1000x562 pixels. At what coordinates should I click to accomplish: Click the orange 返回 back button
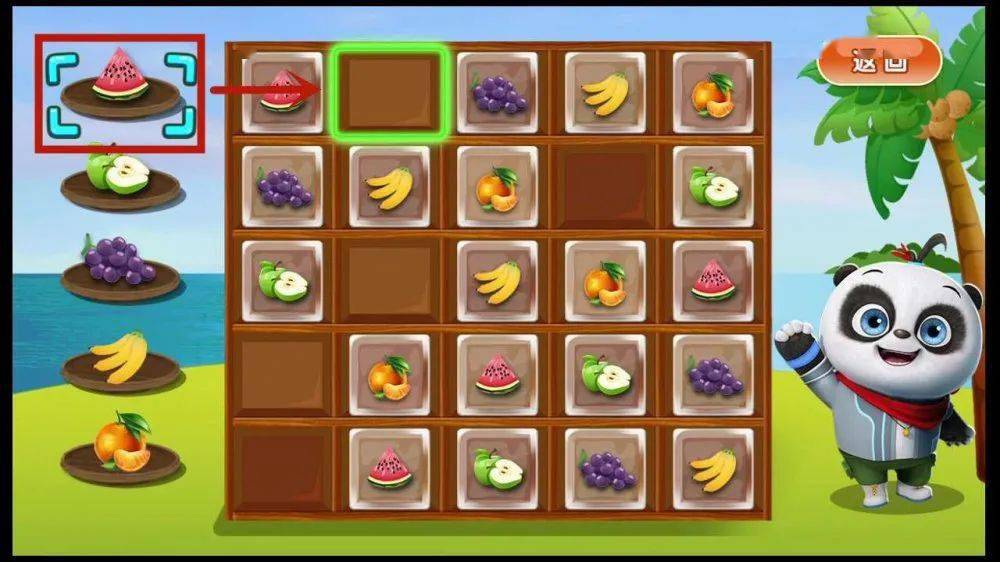click(879, 61)
